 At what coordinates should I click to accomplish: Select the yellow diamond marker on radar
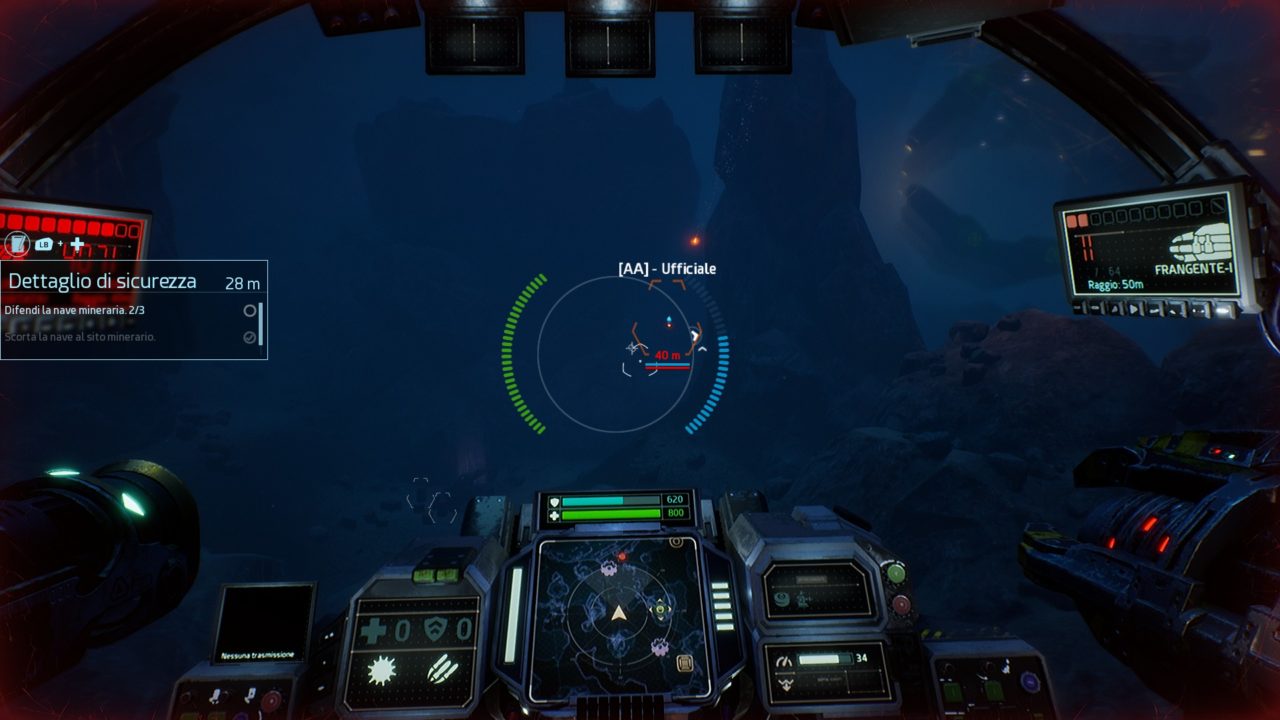[659, 608]
